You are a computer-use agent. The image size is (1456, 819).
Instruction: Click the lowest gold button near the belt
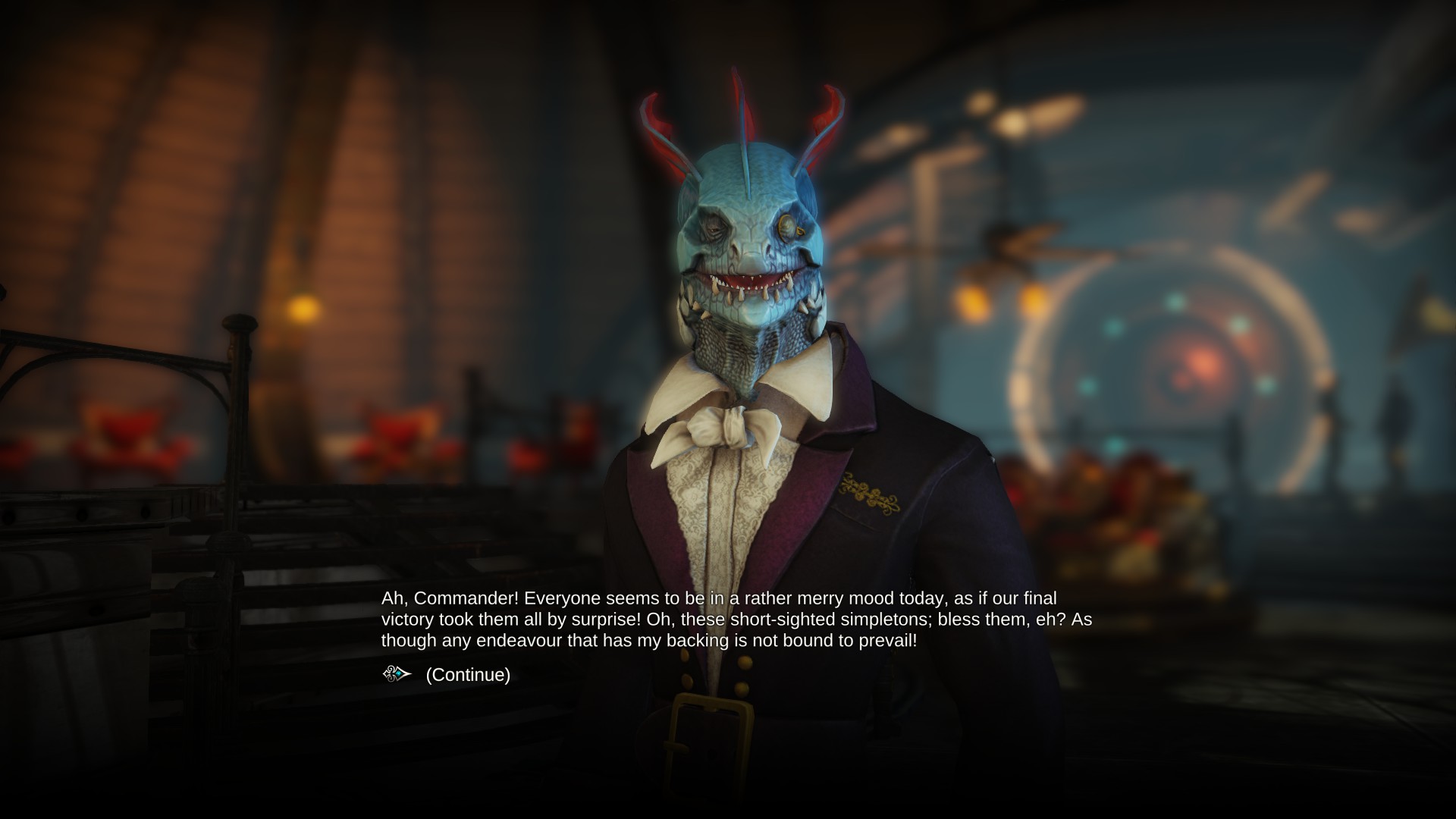tap(742, 689)
